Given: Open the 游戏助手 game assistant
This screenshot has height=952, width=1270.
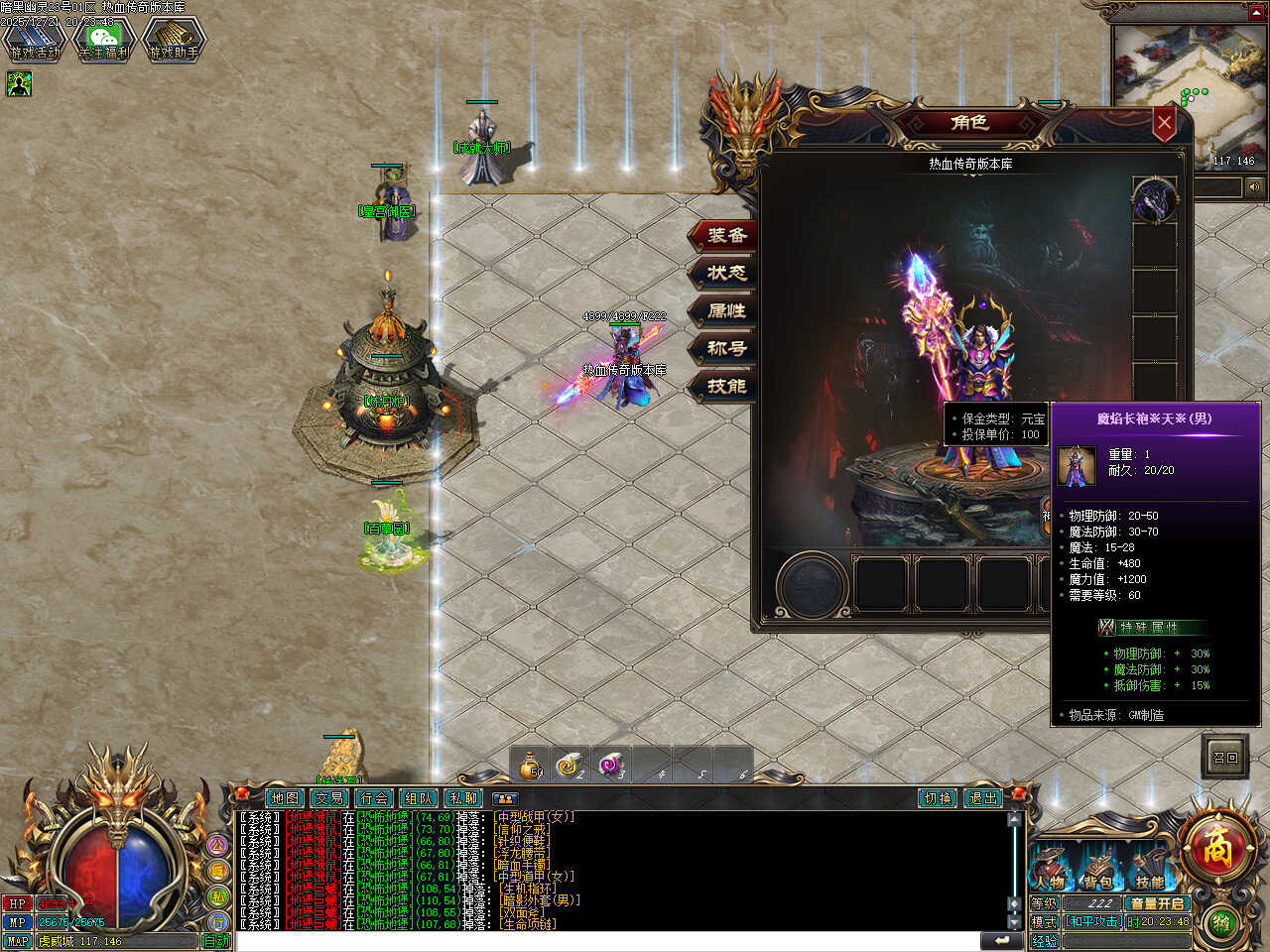Looking at the screenshot, I should pyautogui.click(x=174, y=40).
